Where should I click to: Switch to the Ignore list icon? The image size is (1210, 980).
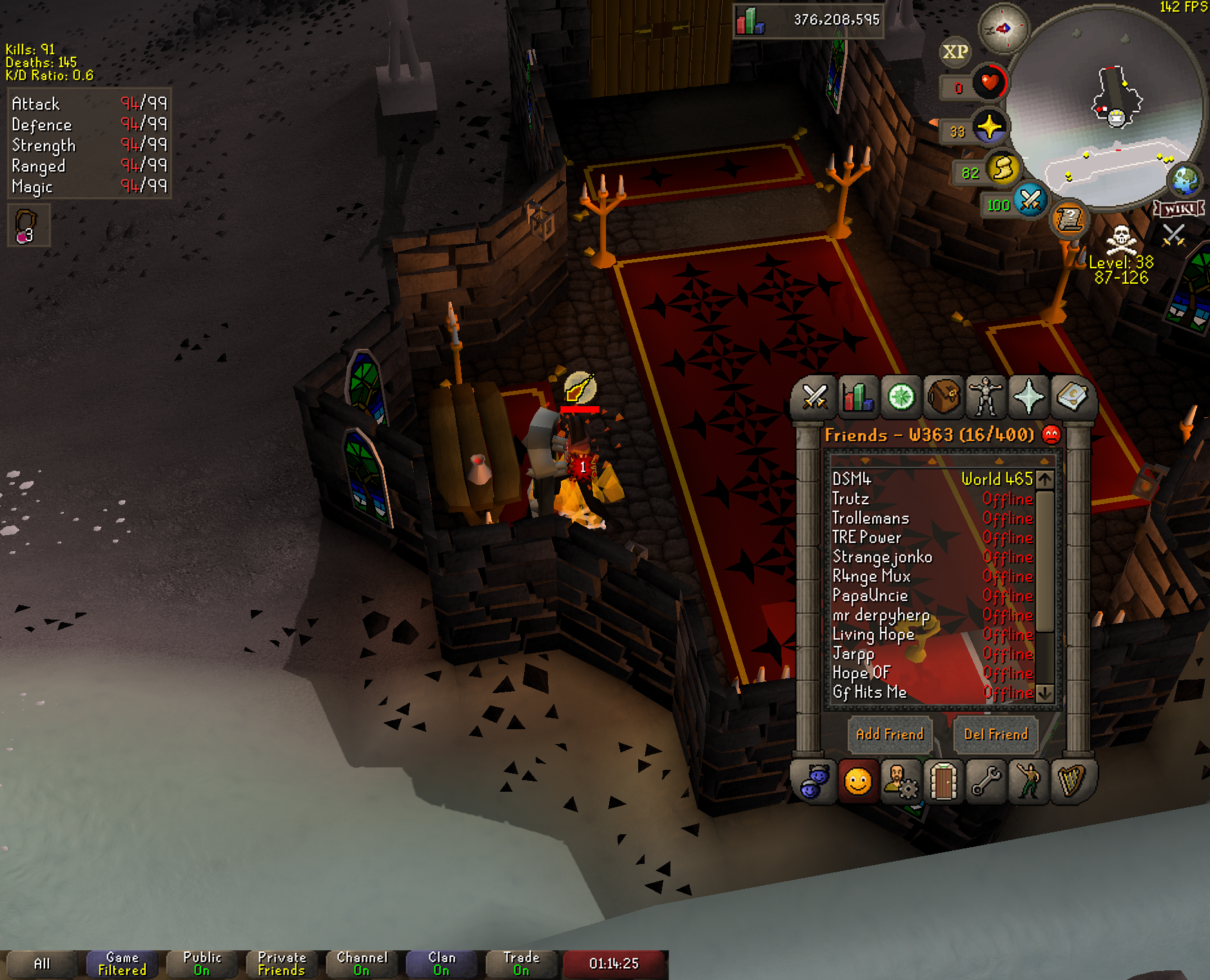click(x=1051, y=435)
